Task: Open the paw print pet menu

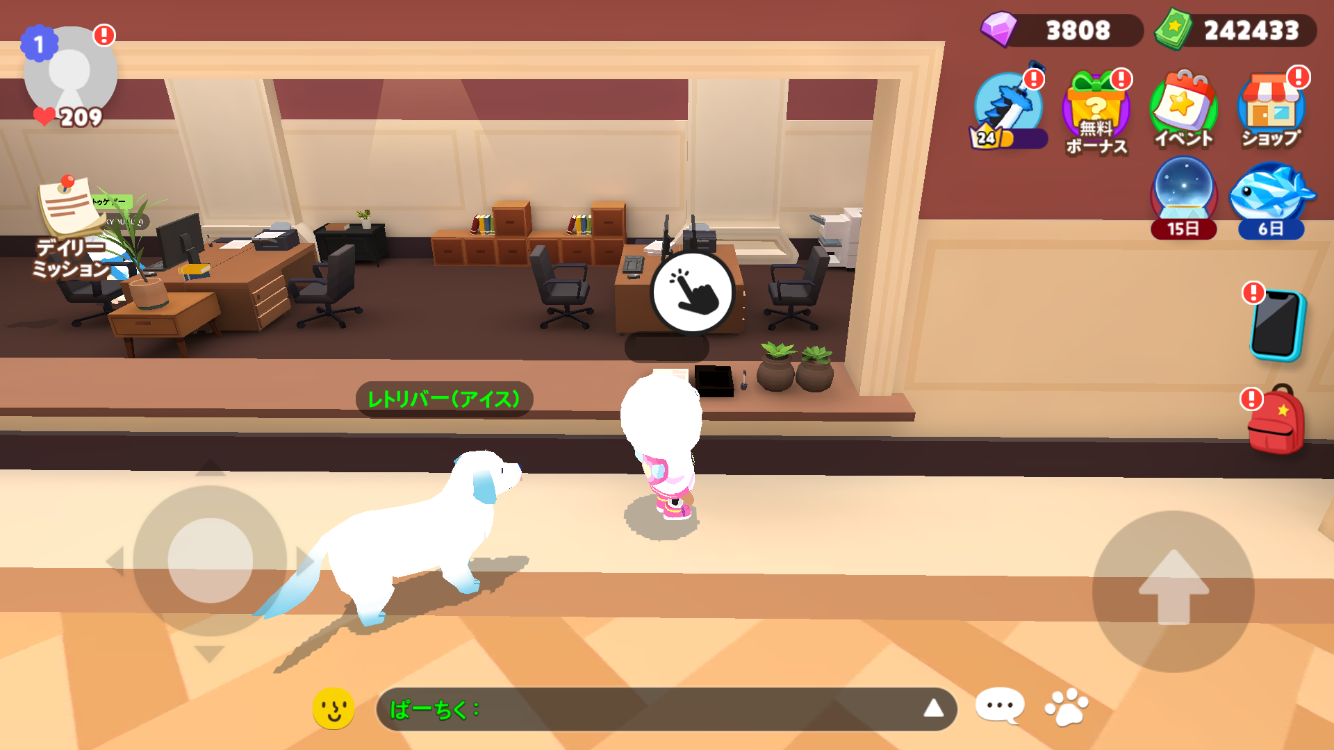Action: [x=1066, y=708]
